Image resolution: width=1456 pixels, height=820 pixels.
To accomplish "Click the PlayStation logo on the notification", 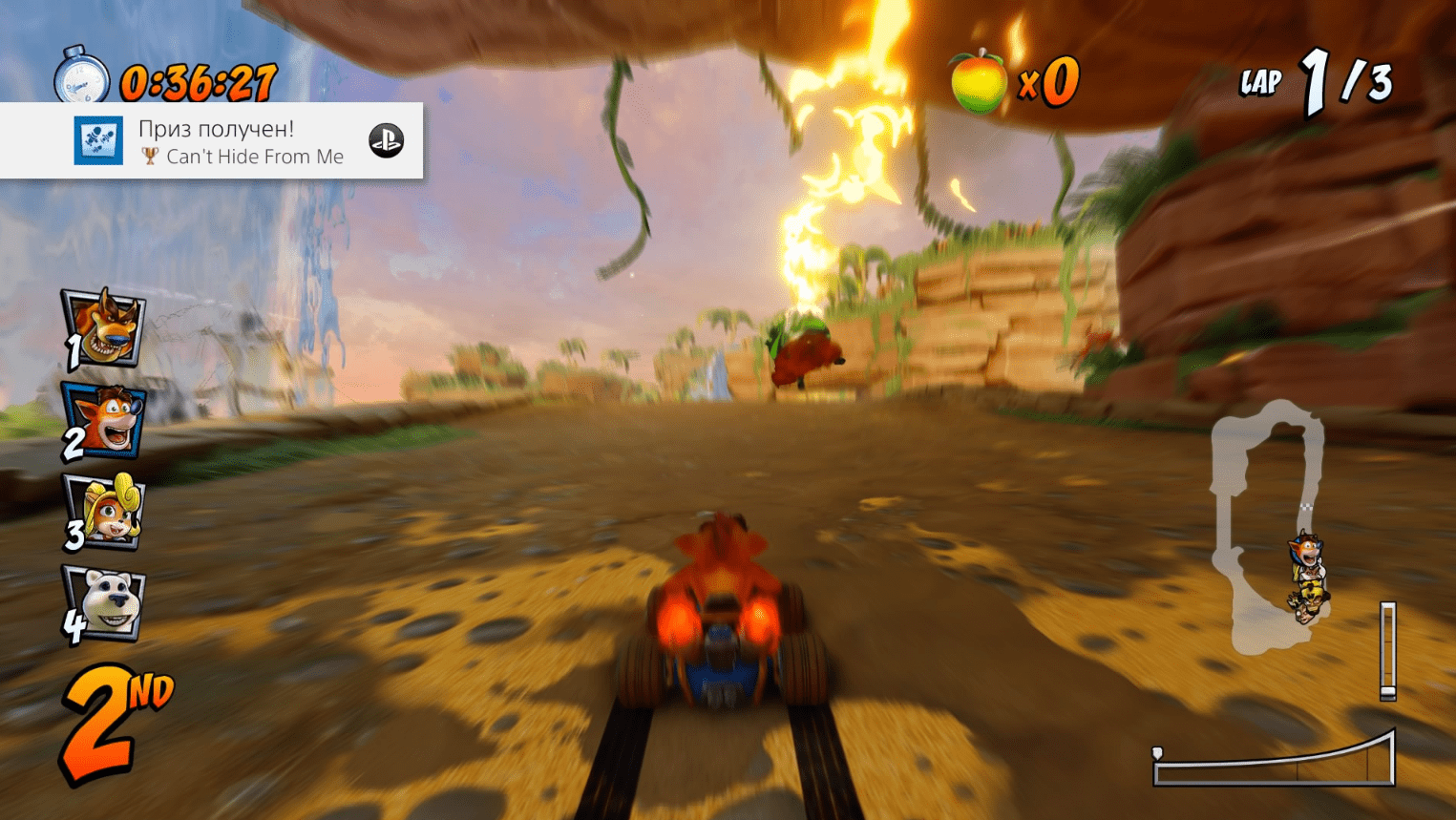I will [x=387, y=140].
